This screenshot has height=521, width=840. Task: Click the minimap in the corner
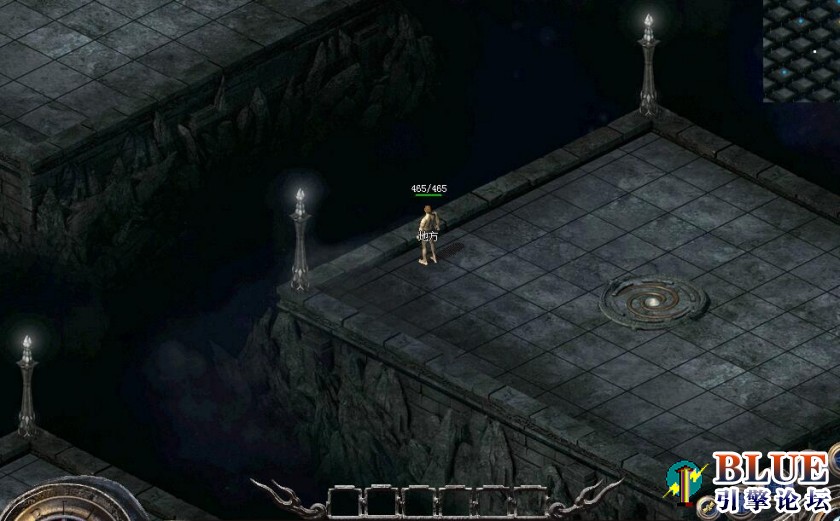point(801,50)
